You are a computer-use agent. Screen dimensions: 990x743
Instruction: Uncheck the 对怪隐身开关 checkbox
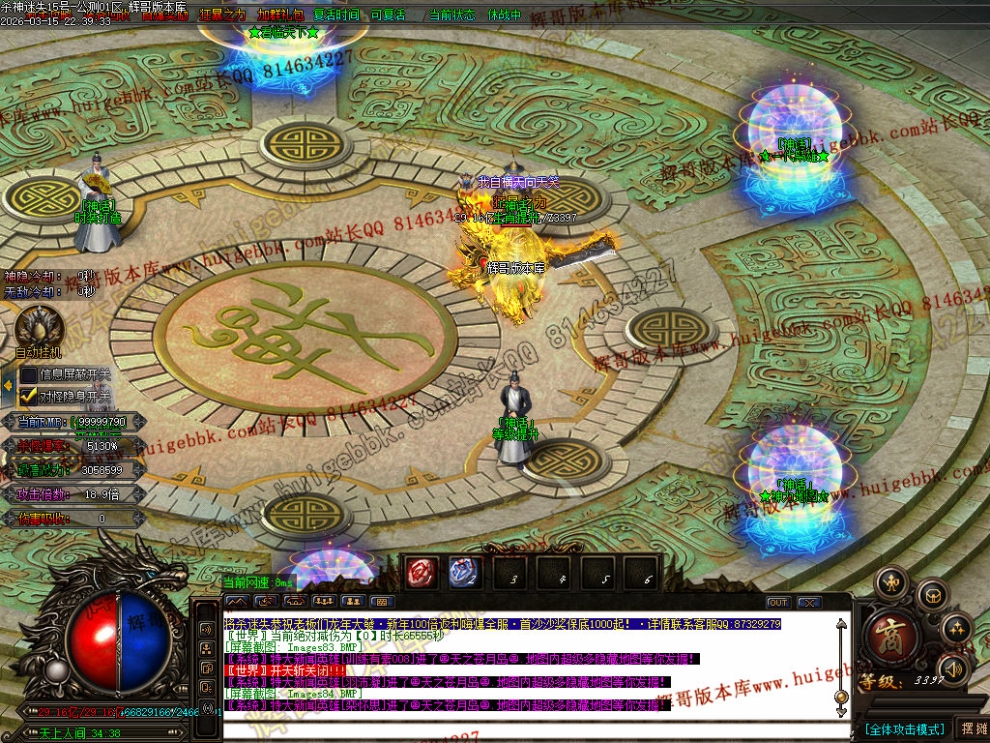[29, 396]
